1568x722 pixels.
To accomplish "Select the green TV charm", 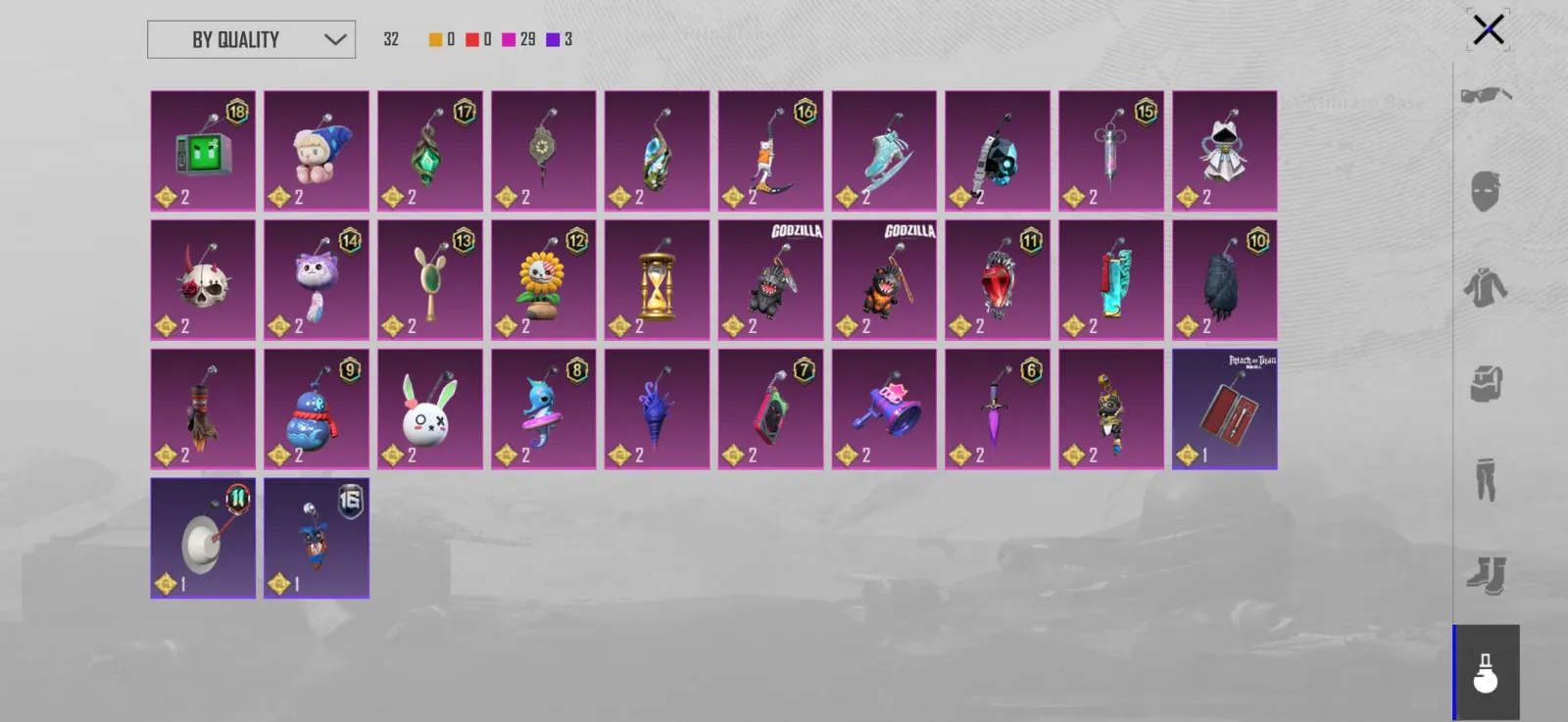I will [x=203, y=151].
